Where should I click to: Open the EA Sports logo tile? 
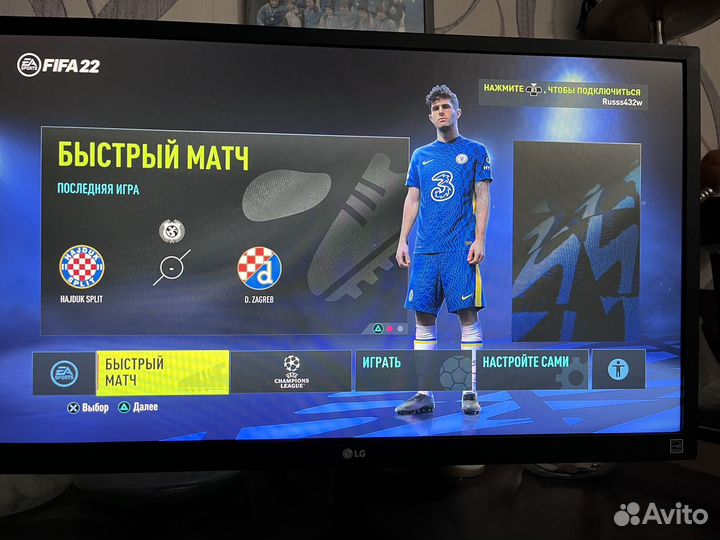[64, 373]
